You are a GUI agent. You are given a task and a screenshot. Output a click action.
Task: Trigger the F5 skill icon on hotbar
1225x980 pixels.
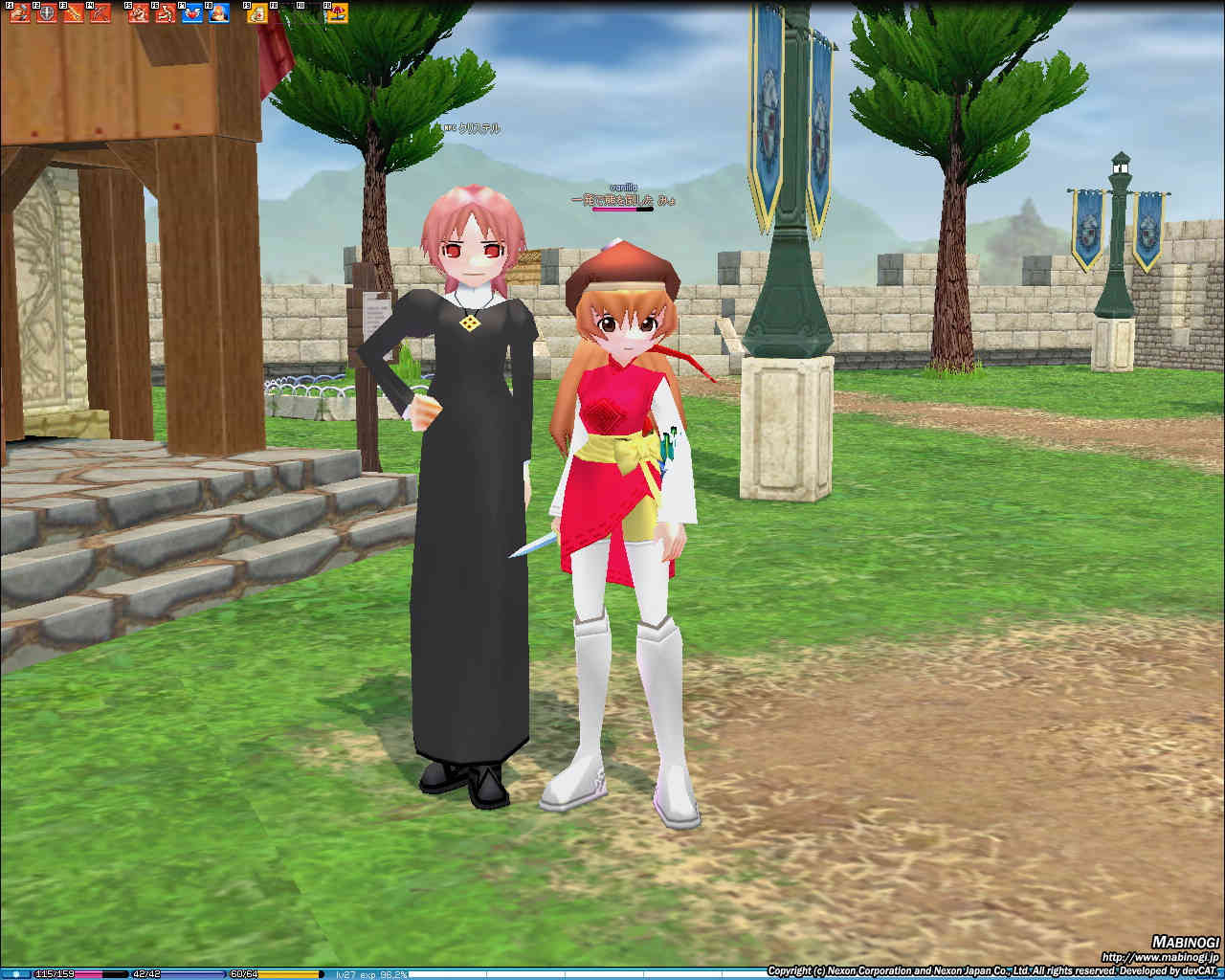click(139, 13)
